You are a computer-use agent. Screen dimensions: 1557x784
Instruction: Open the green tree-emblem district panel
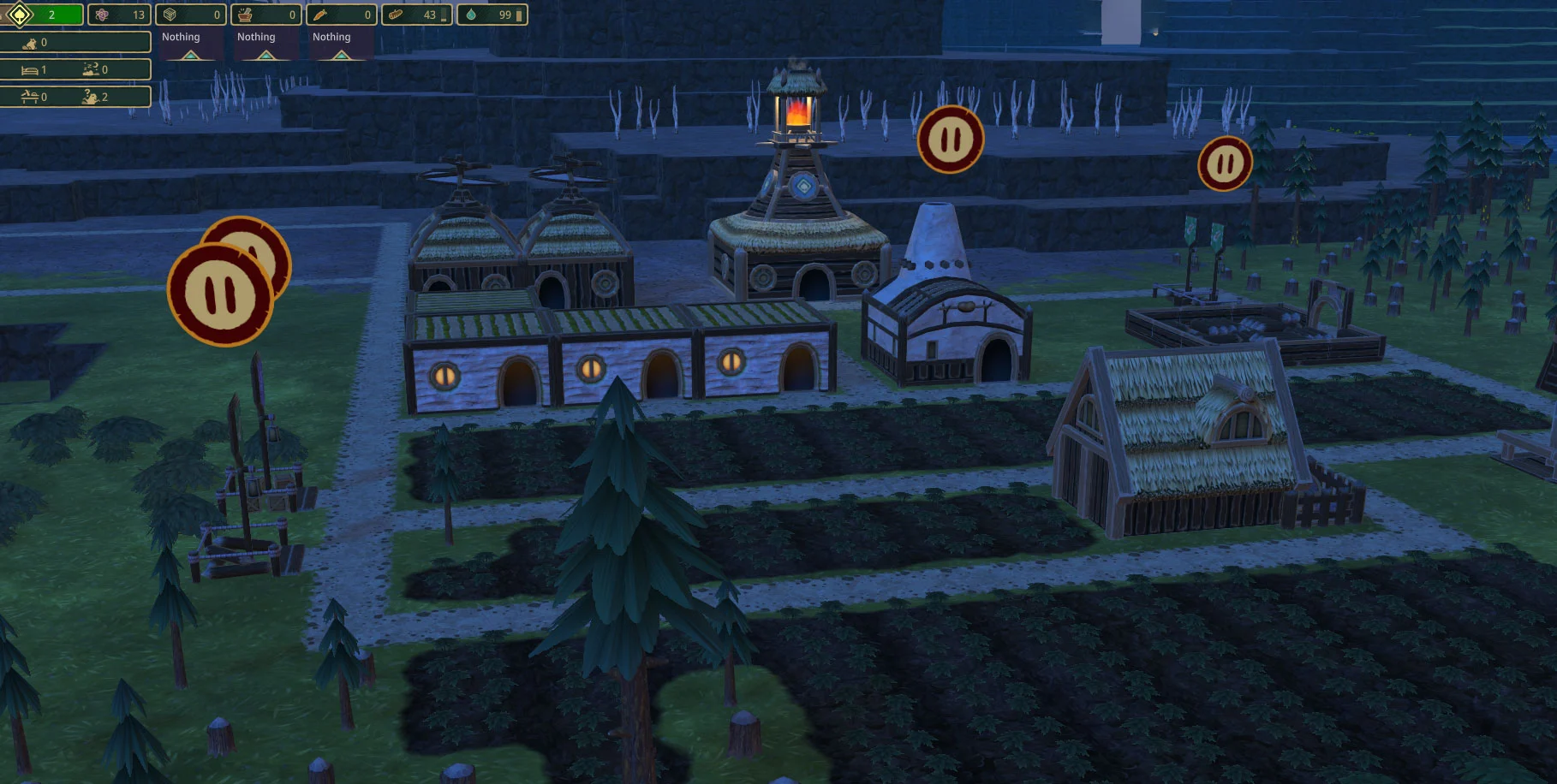41,15
